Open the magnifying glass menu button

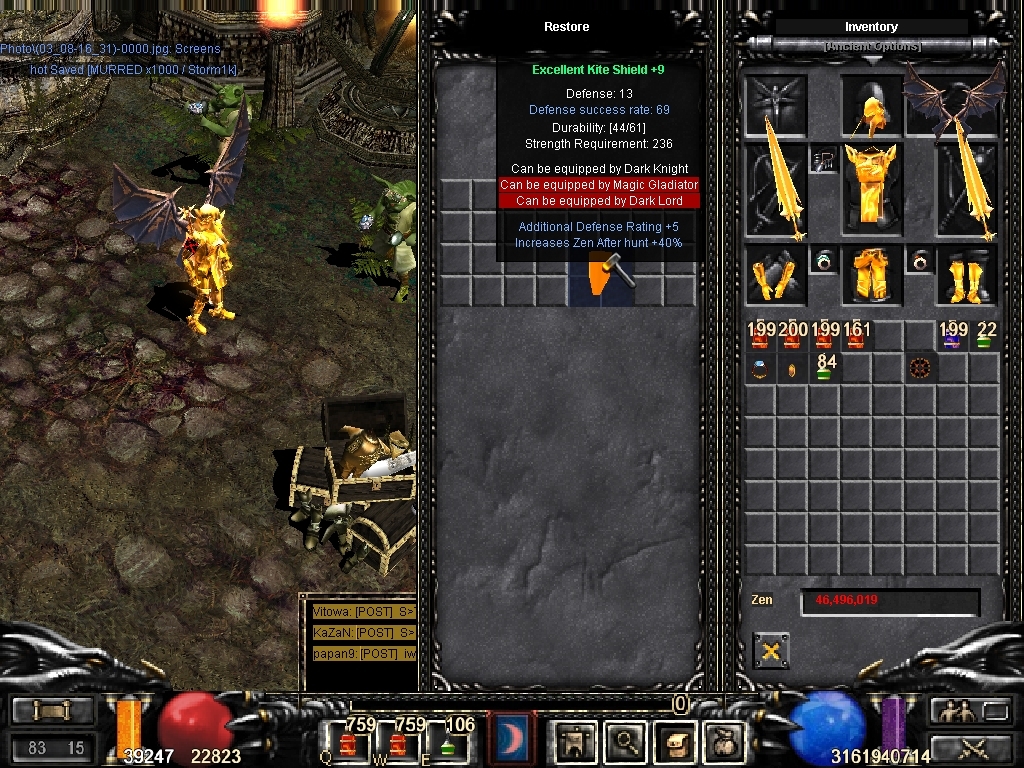627,741
